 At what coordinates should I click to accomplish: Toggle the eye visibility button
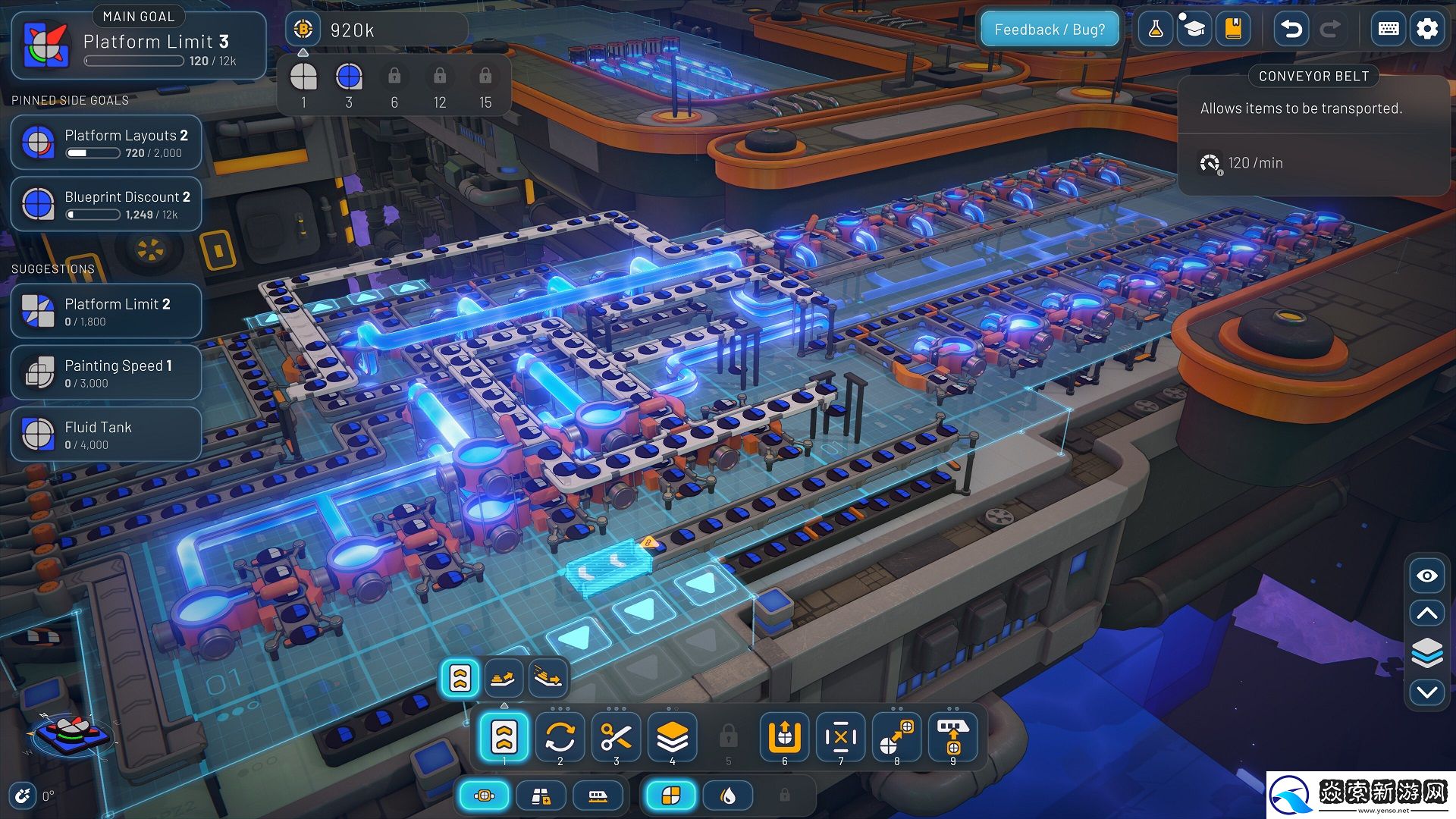(1426, 576)
